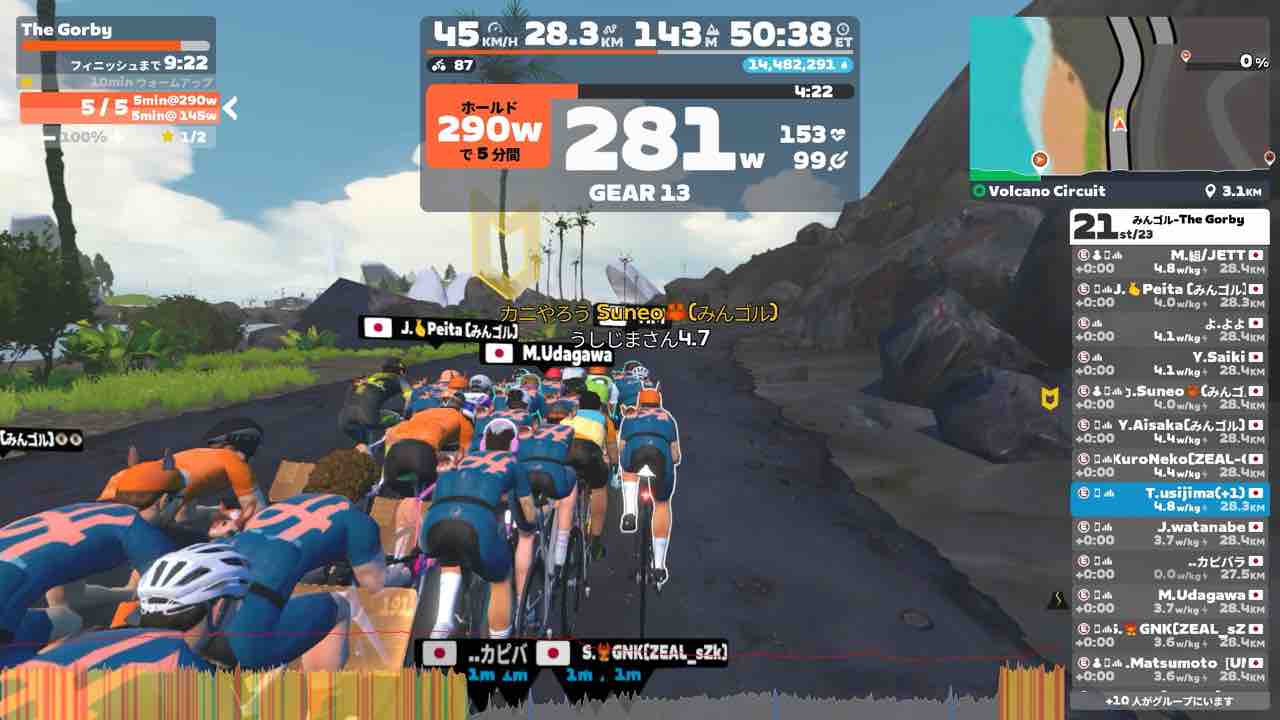The image size is (1280, 720).
Task: Select T.usijima row in rider list
Action: (1169, 499)
